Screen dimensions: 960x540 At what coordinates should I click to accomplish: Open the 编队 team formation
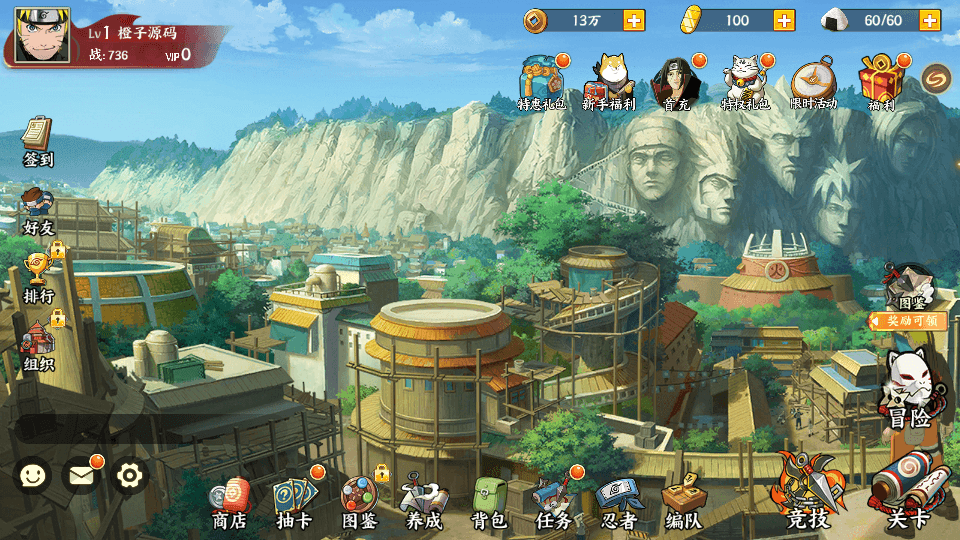coord(683,500)
